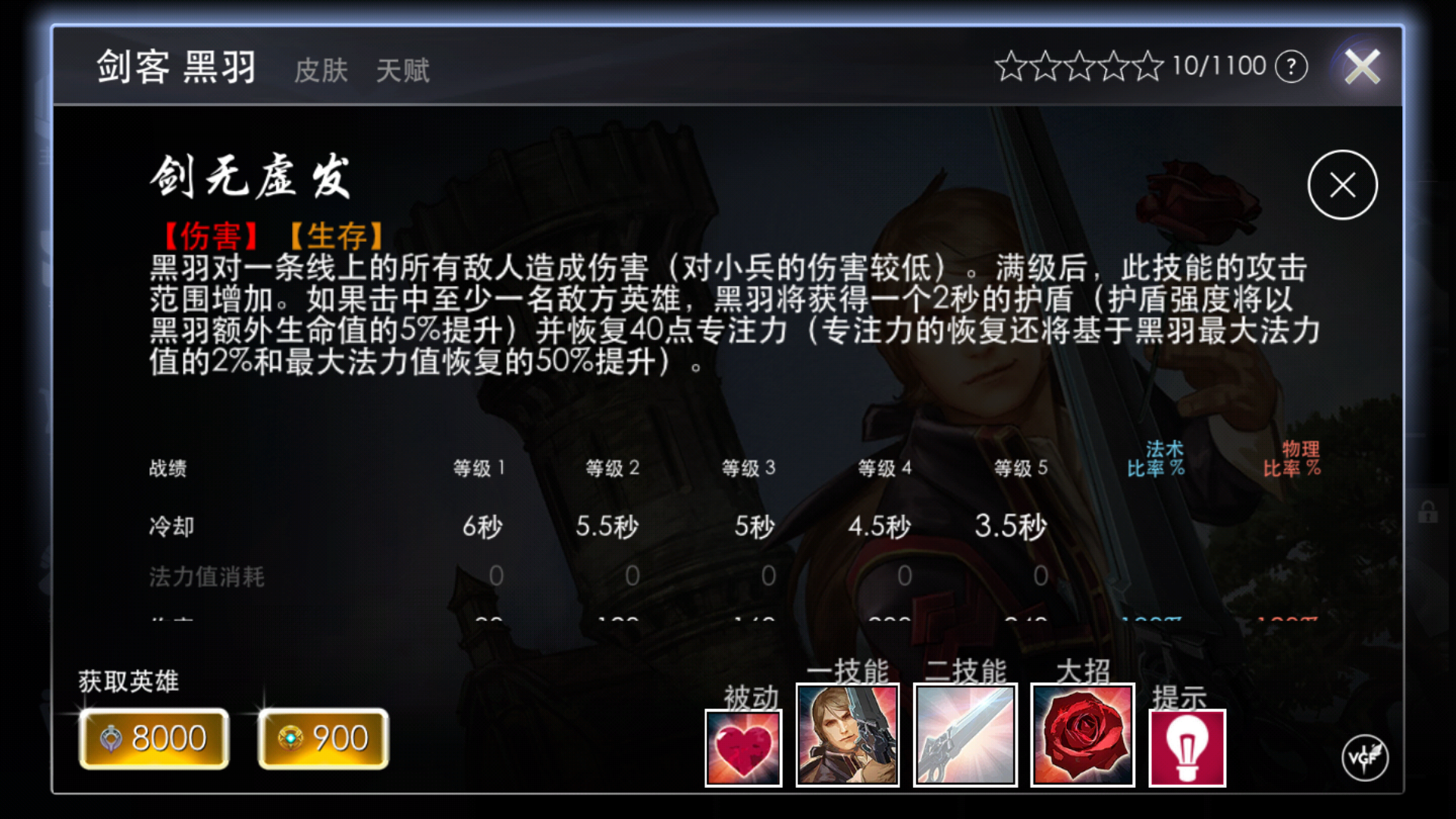The image size is (1456, 819).
Task: Click the gem icon inside the 900 button
Action: (292, 737)
